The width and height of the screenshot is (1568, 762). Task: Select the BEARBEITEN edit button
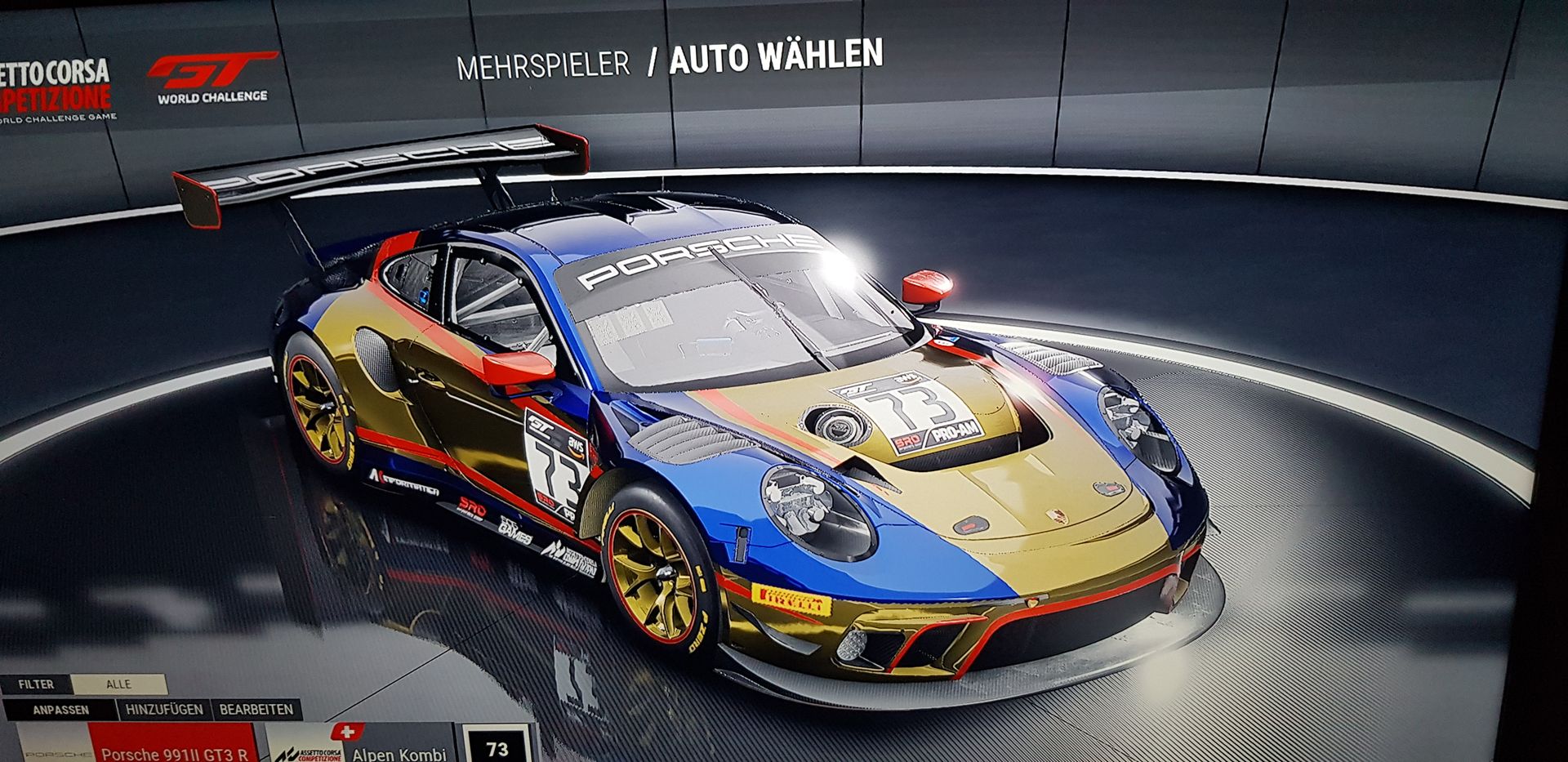click(x=256, y=710)
